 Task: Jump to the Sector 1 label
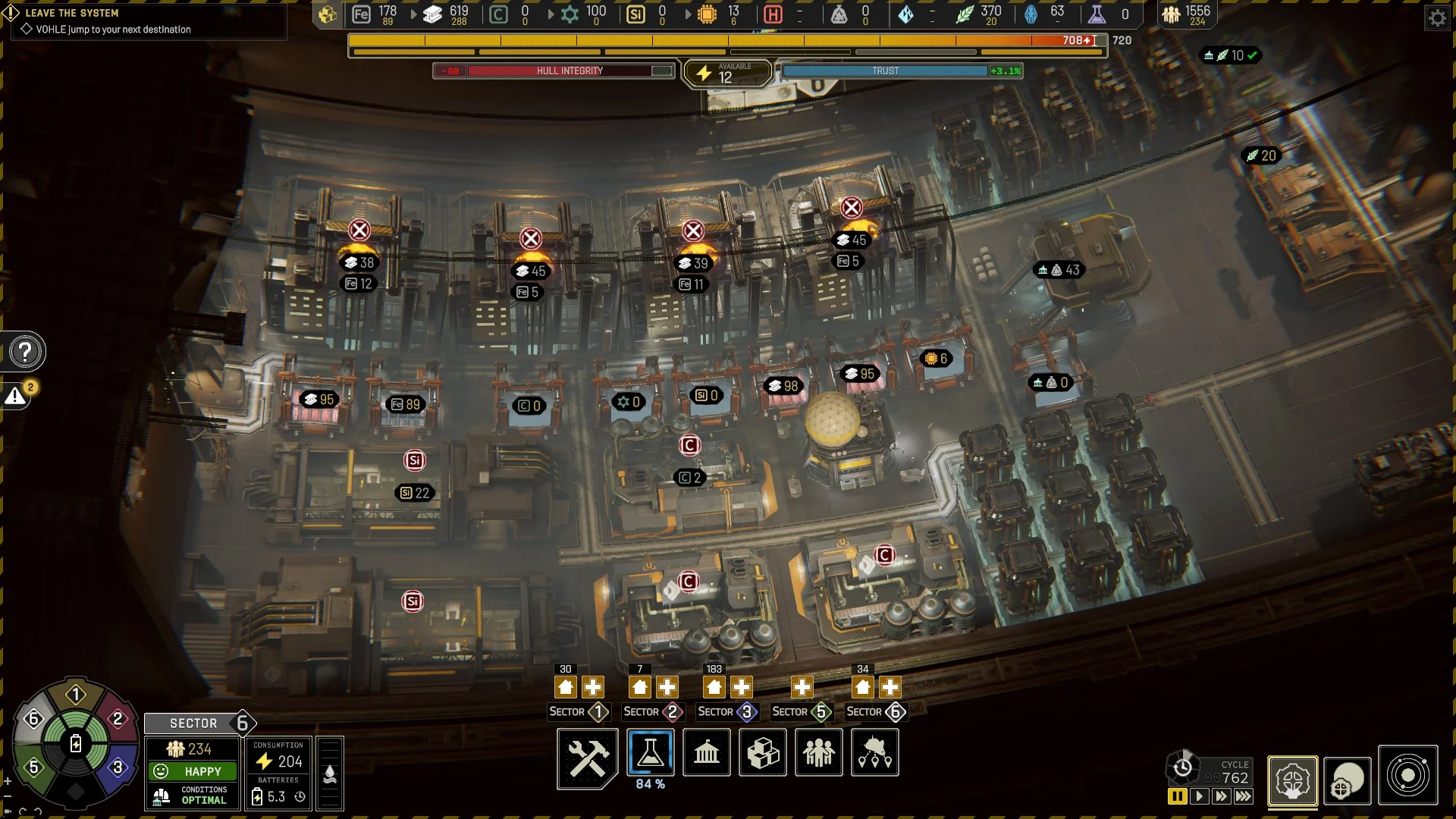pyautogui.click(x=578, y=712)
